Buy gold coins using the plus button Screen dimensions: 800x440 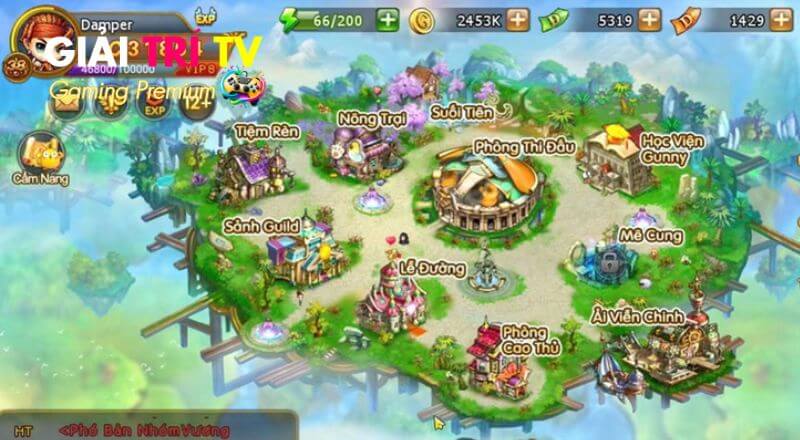point(517,19)
